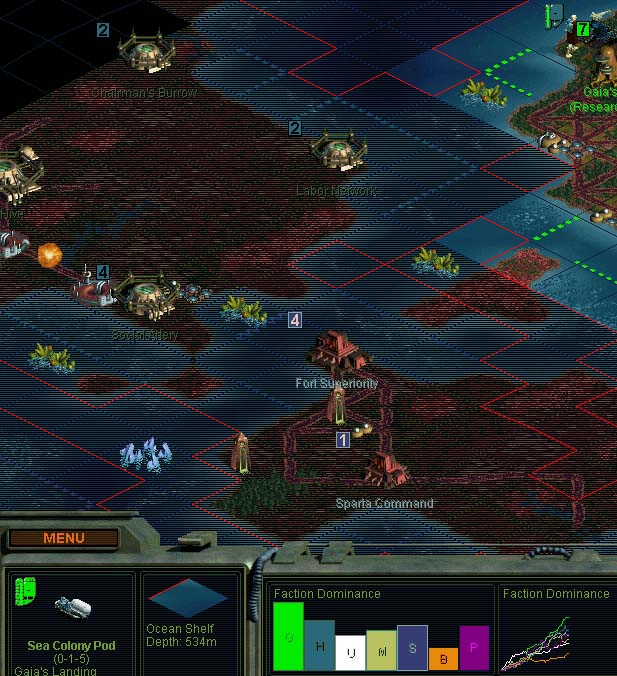This screenshot has width=617, height=676.
Task: Open the Sparta Command base
Action: pos(386,468)
